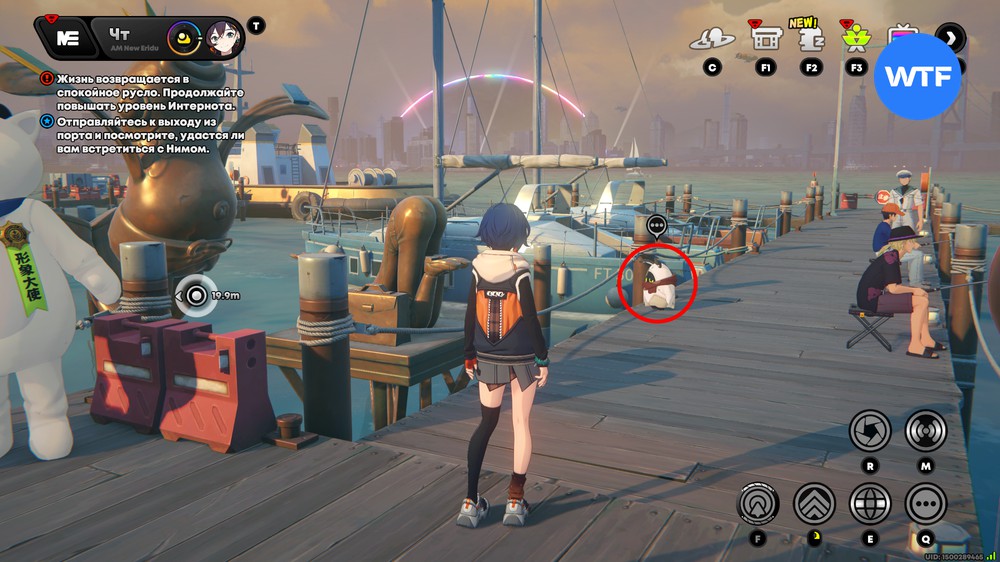Image resolution: width=1000 pixels, height=562 pixels.
Task: Select the red exclamation main quest objective
Action: click(47, 78)
